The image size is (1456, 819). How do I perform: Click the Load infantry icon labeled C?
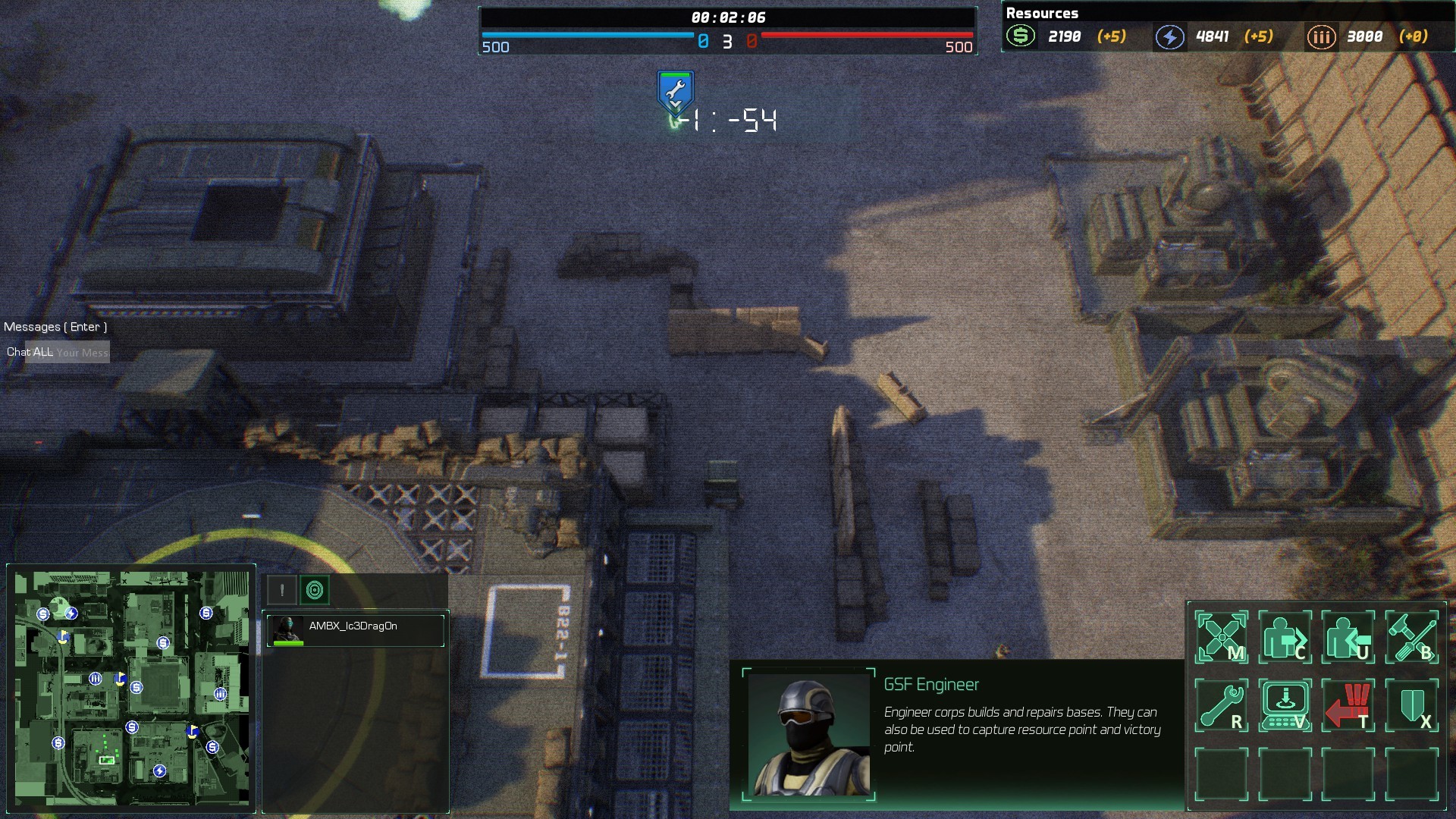(x=1287, y=637)
